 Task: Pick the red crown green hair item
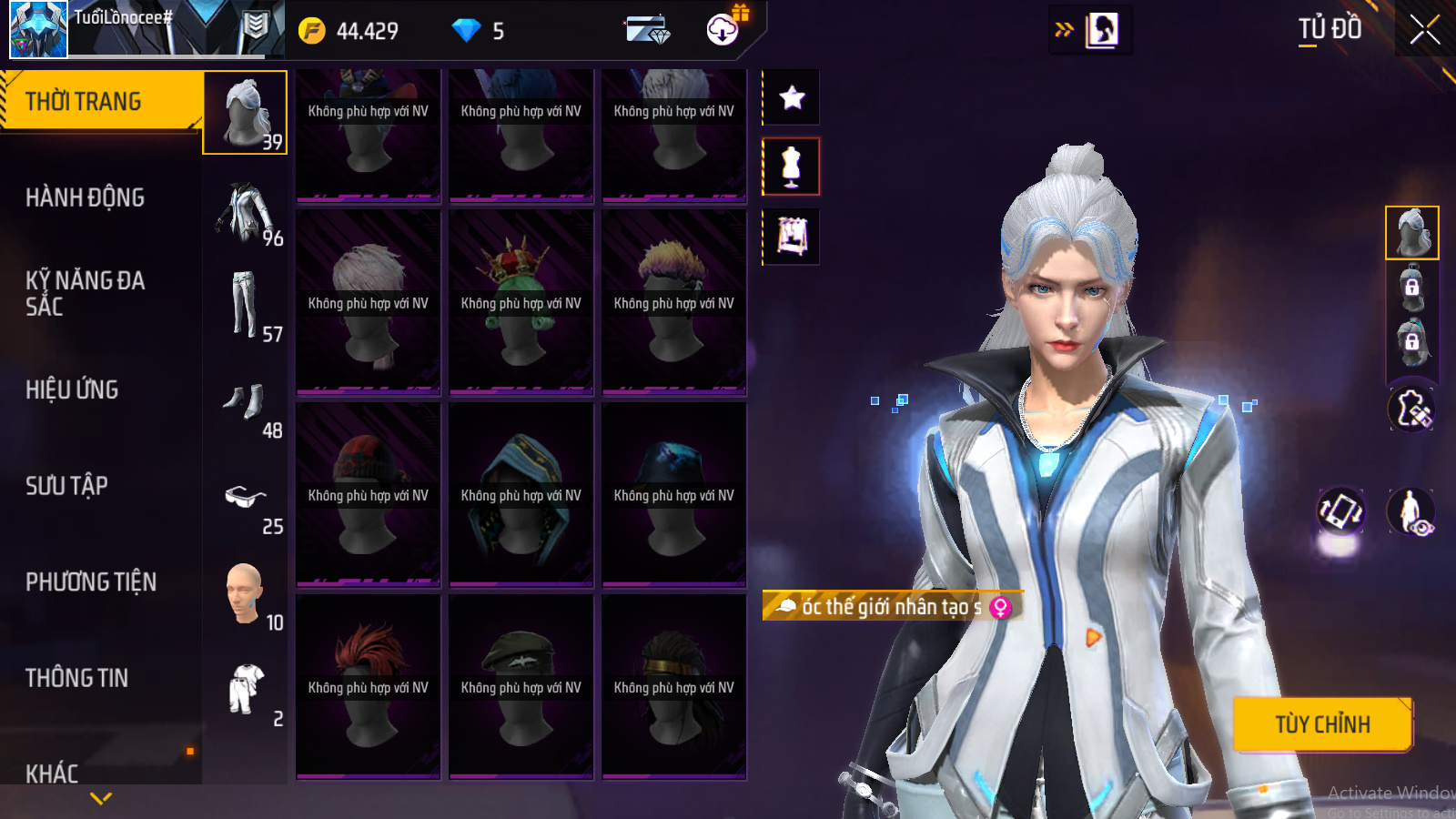(x=521, y=303)
